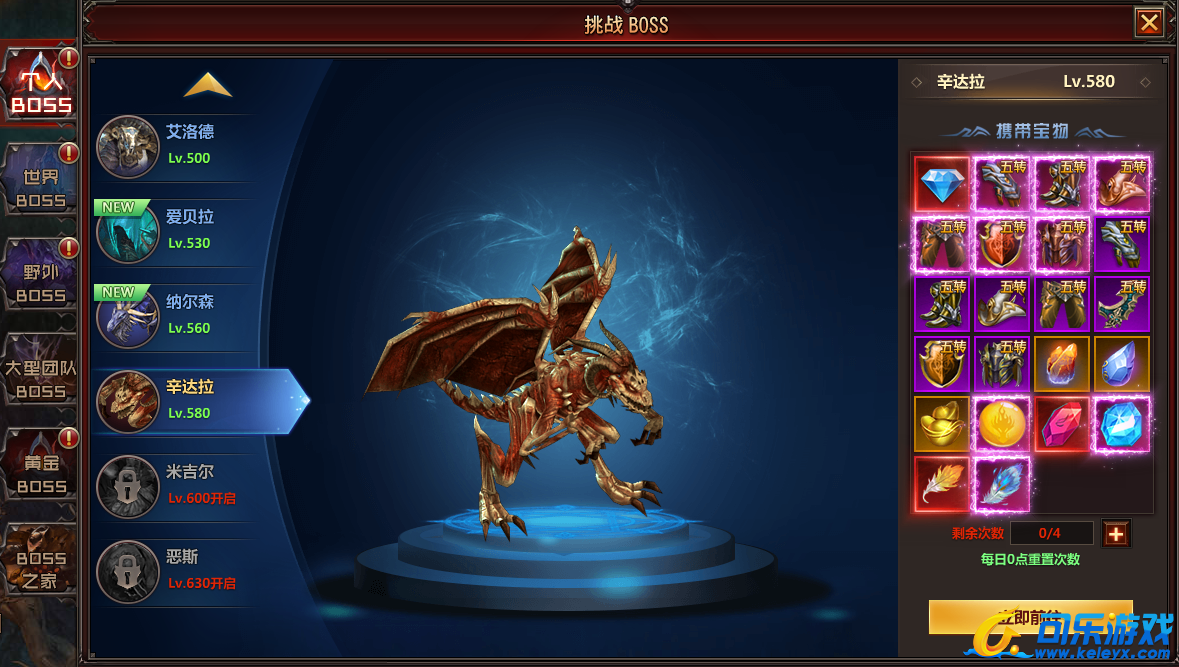Select boss 辛达拉 Lv.580
The image size is (1179, 667).
point(190,401)
